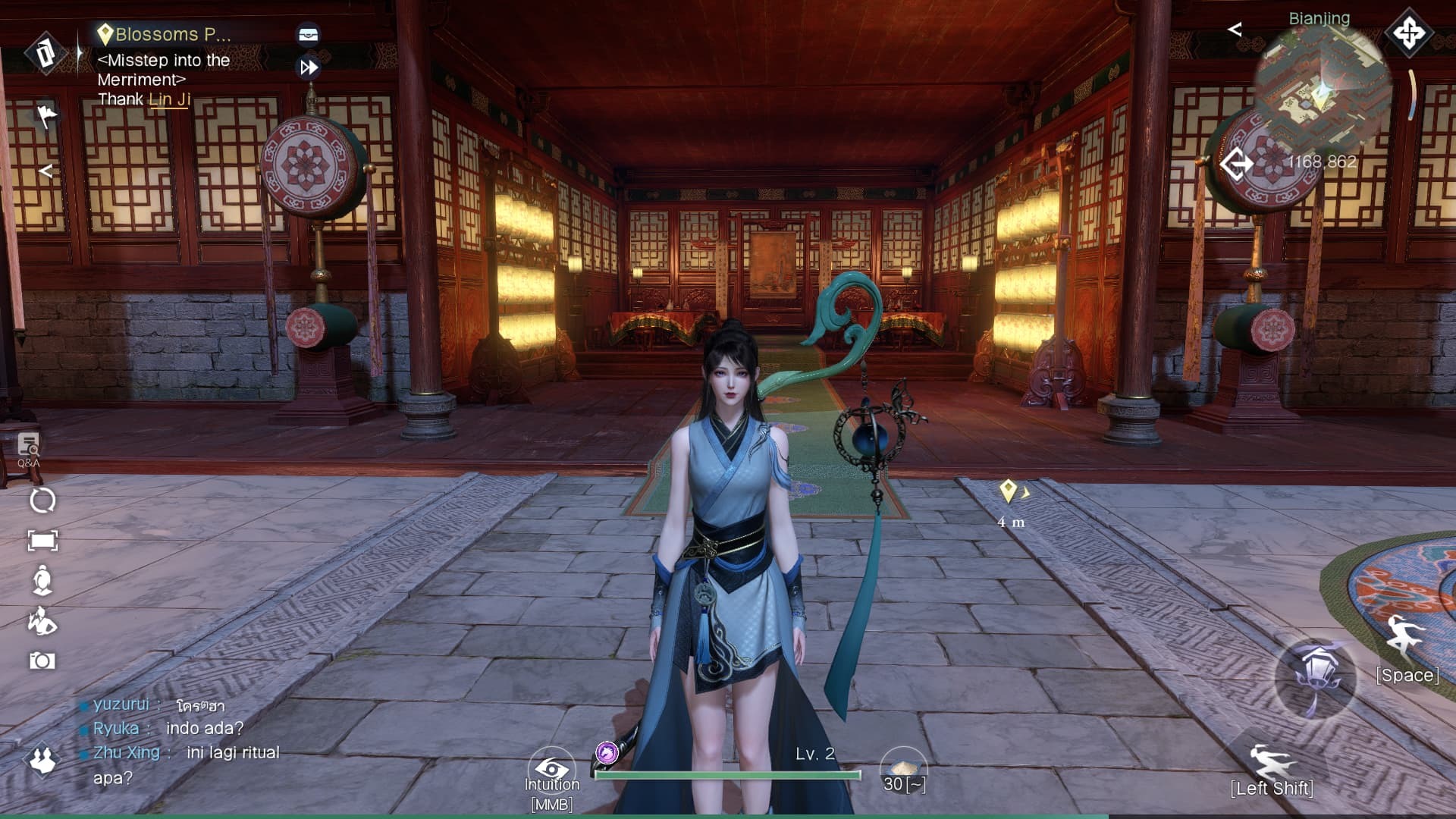
Task: Click the treasure chest reward icon
Action: coord(306,33)
